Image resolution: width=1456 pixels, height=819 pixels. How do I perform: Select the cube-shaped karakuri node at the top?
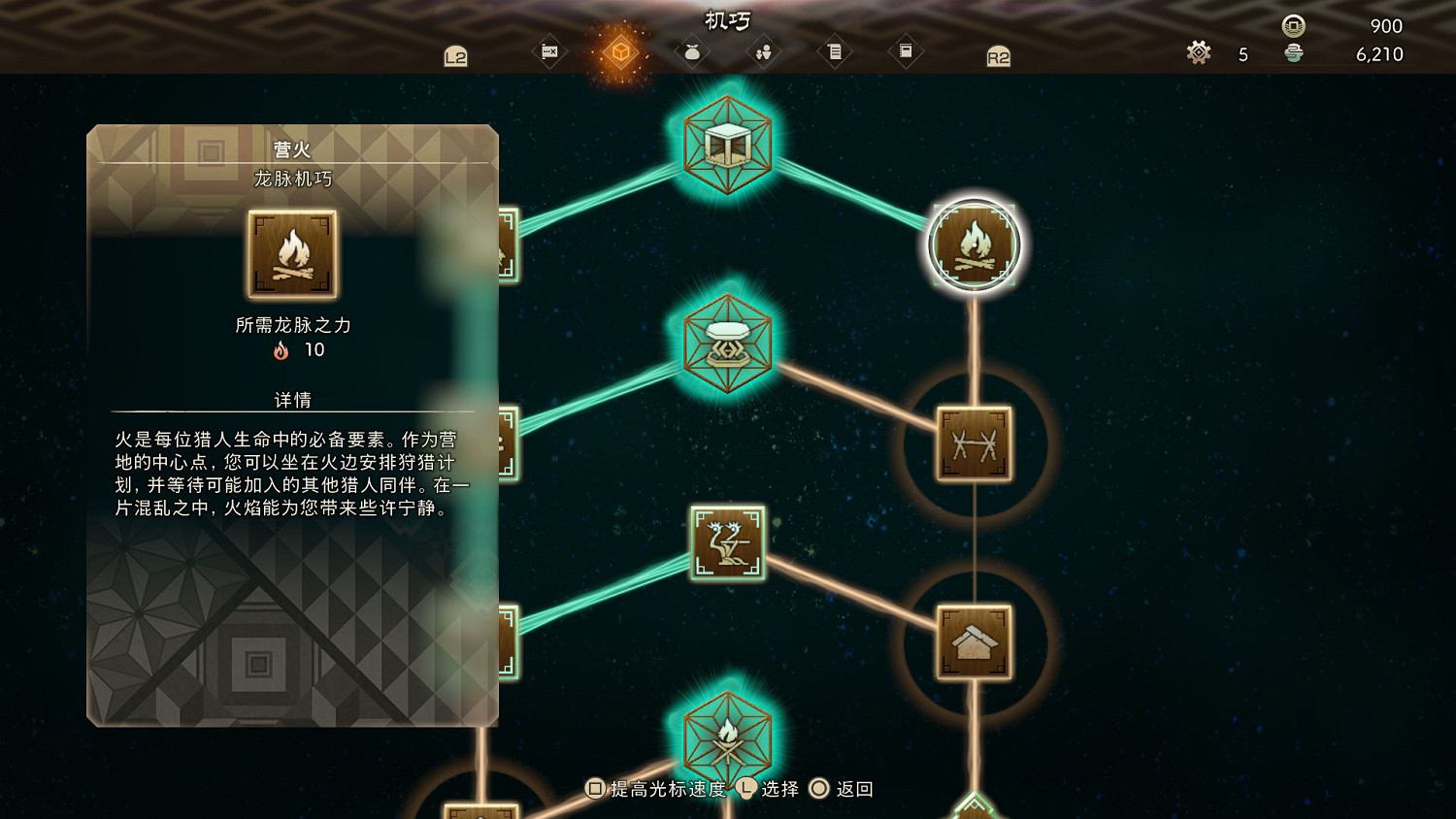click(x=727, y=144)
